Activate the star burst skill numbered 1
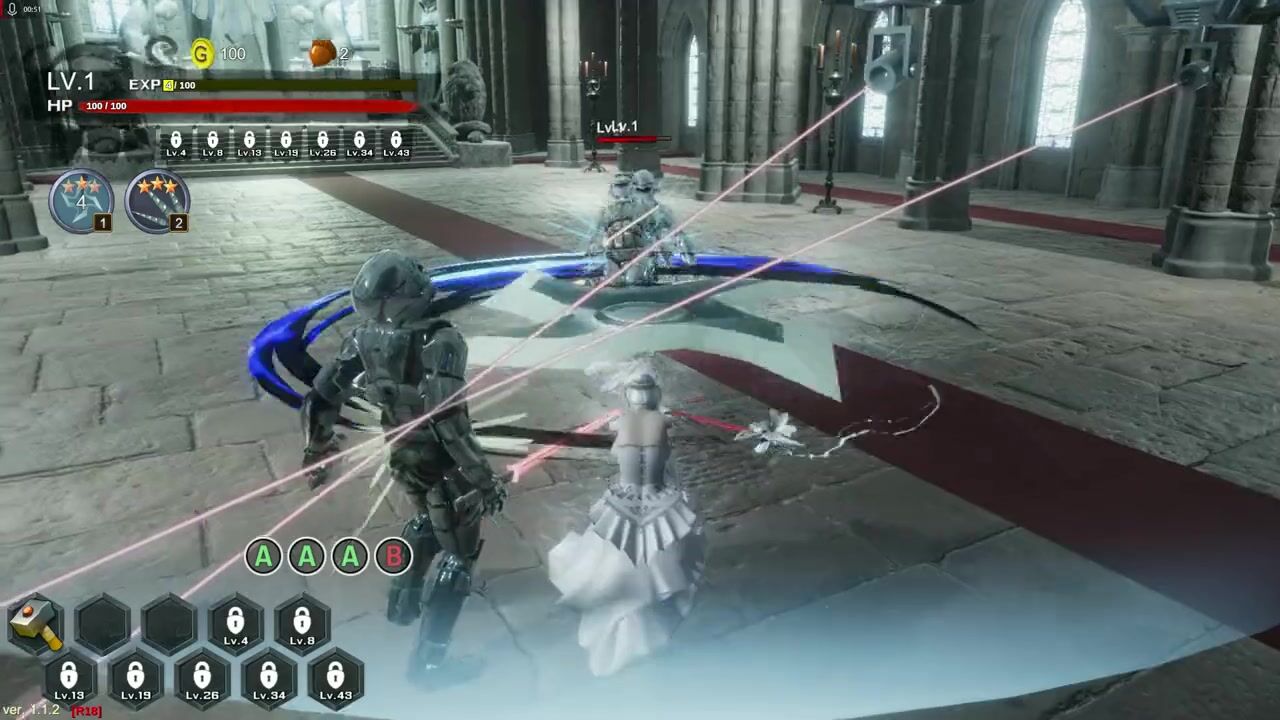Image resolution: width=1280 pixels, height=720 pixels. tap(82, 200)
